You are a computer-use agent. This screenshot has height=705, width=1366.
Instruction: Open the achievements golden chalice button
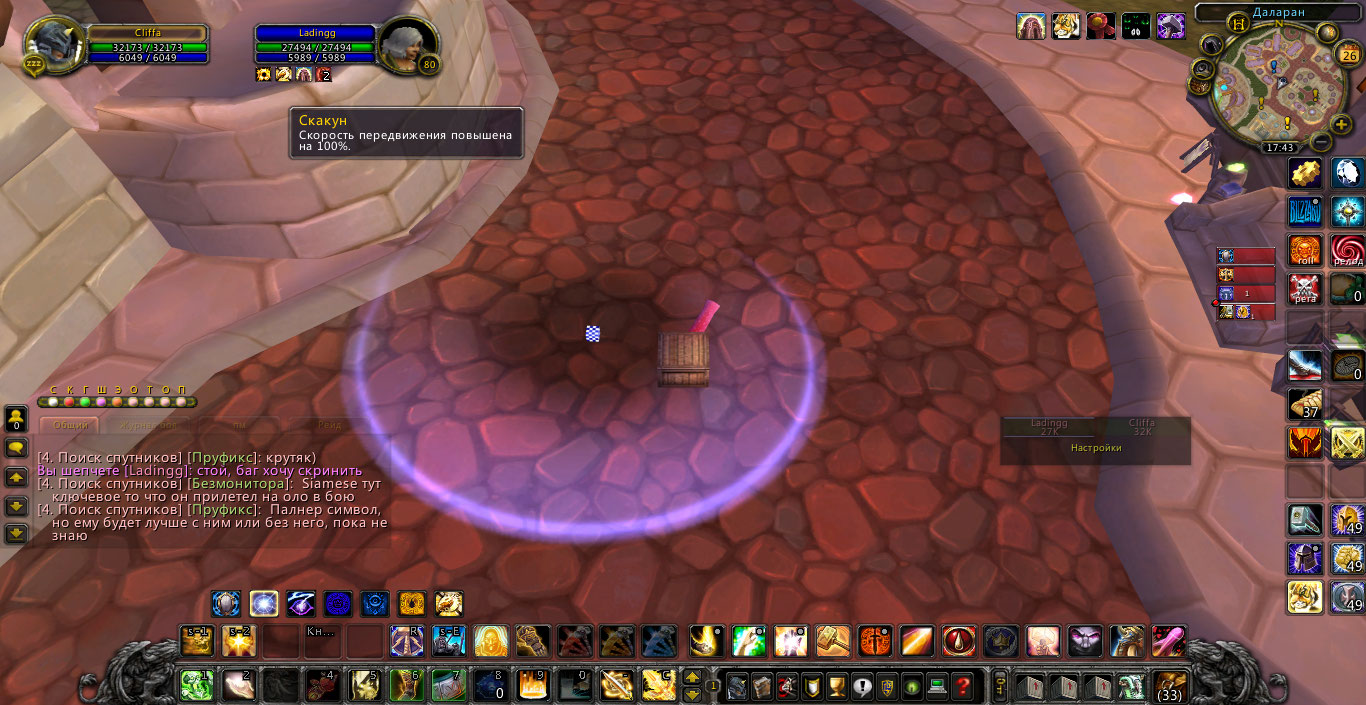point(837,686)
